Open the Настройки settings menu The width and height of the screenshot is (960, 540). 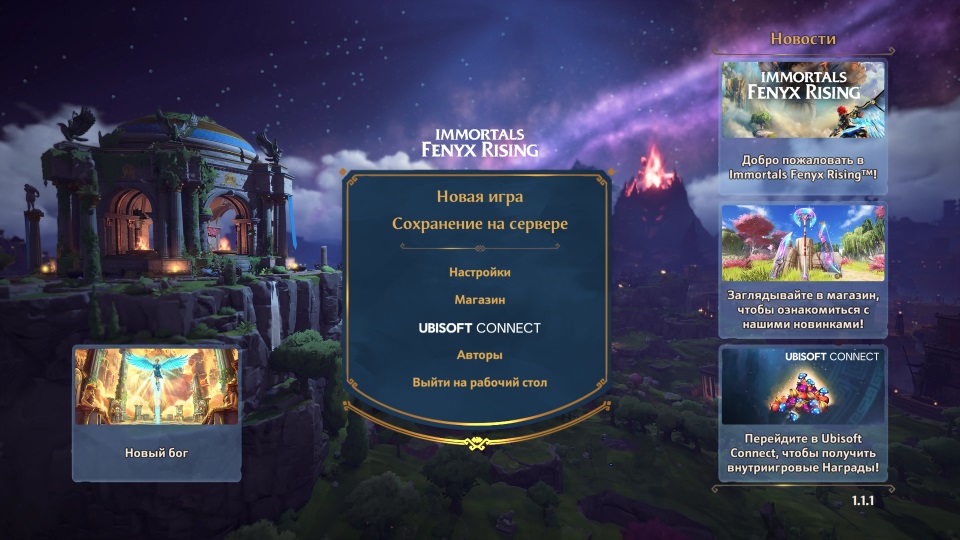[479, 272]
